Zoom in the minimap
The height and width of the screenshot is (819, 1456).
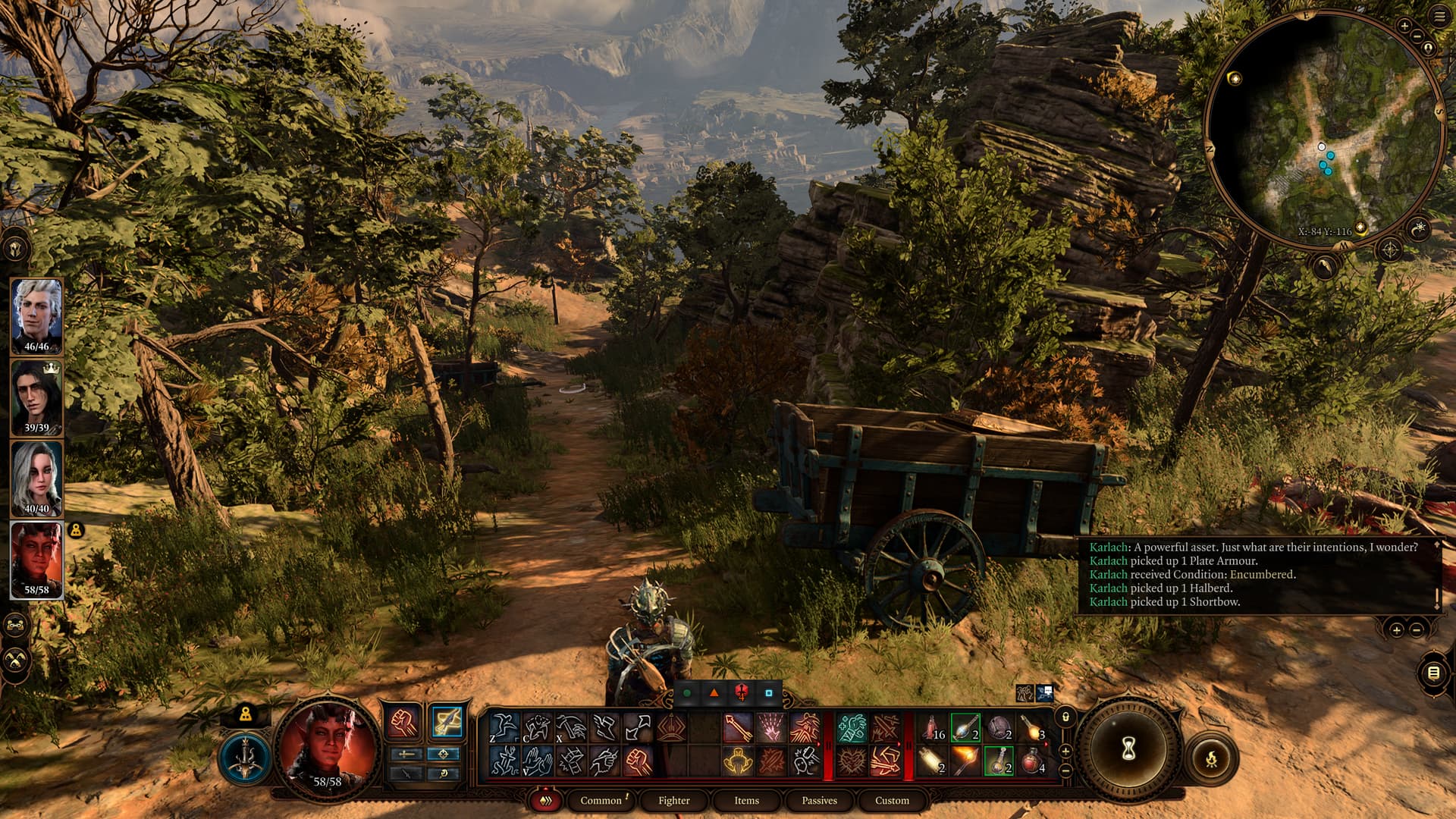tap(1404, 27)
